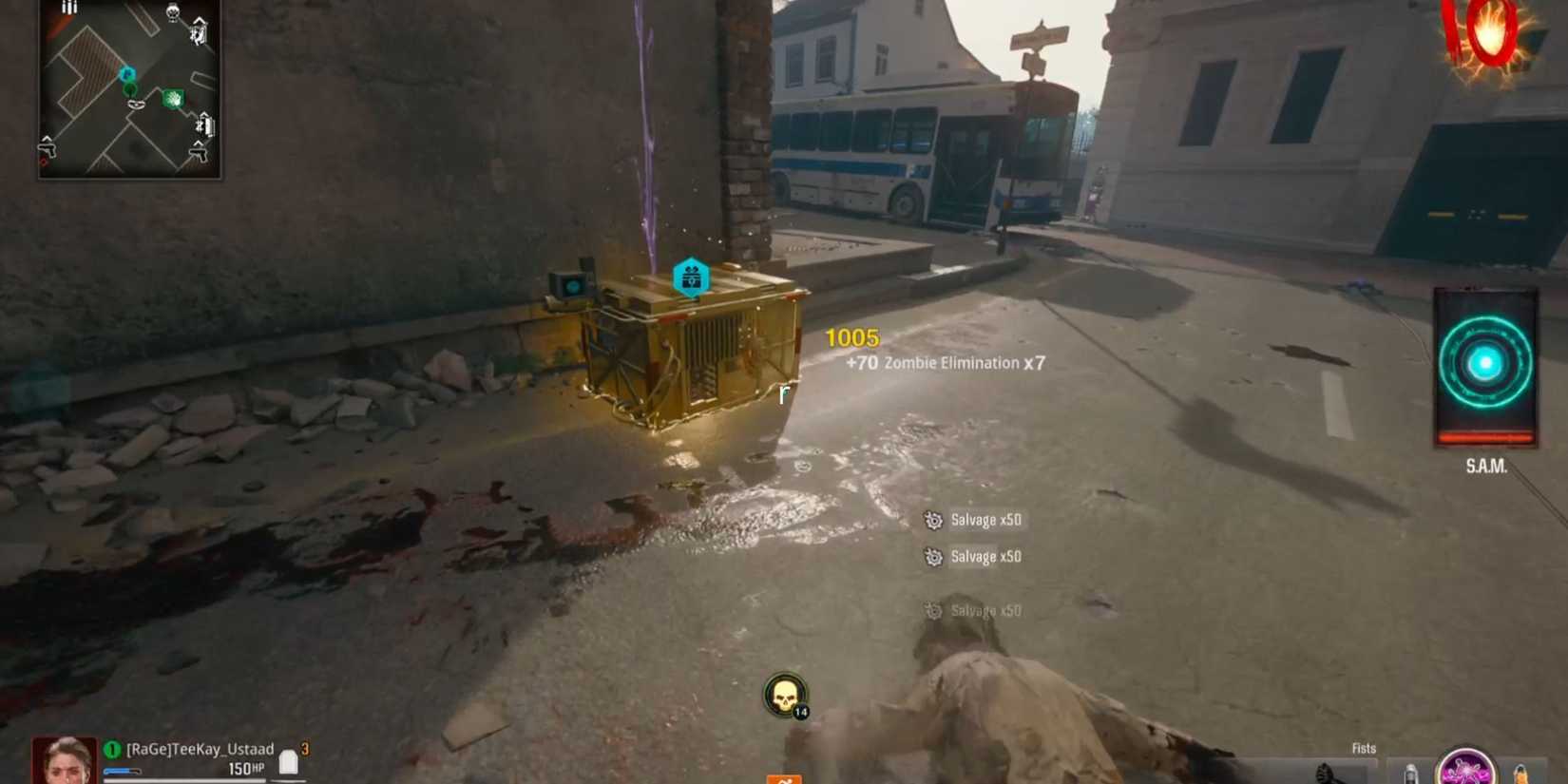The height and width of the screenshot is (784, 1568).
Task: Click the green player marker on the minimap
Action: coord(129,88)
